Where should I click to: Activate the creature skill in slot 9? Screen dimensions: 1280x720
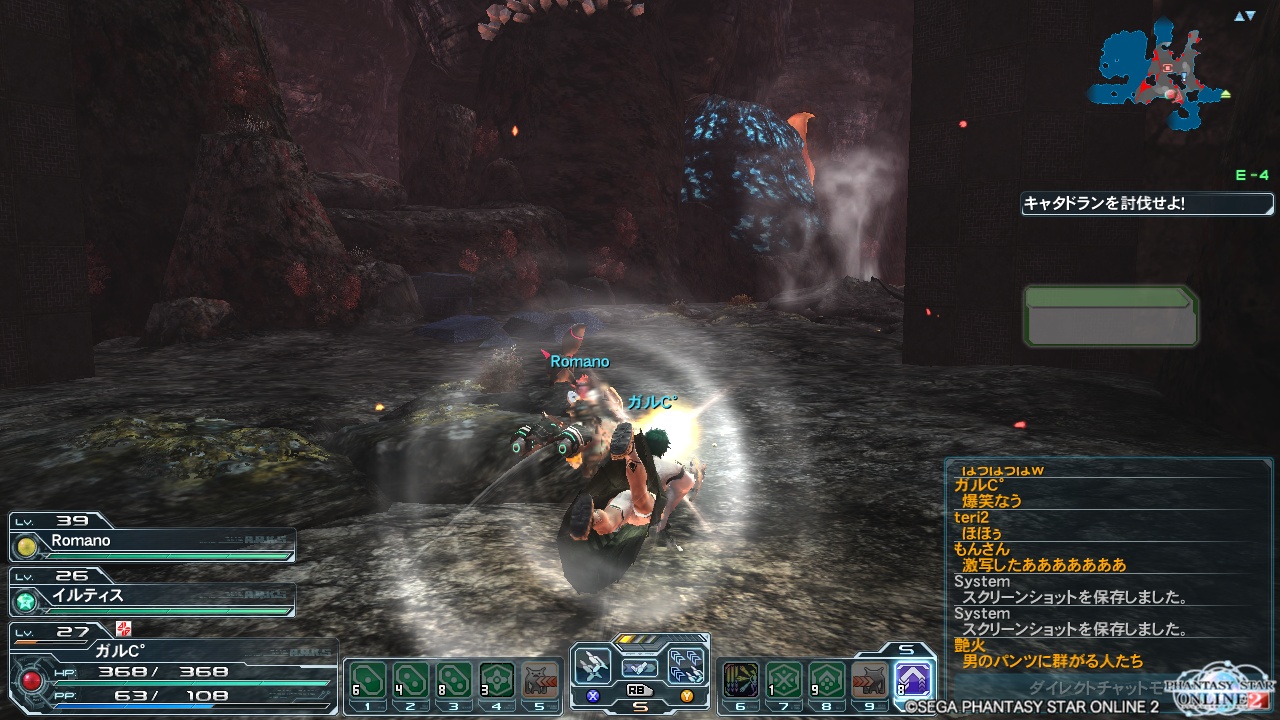pyautogui.click(x=870, y=680)
